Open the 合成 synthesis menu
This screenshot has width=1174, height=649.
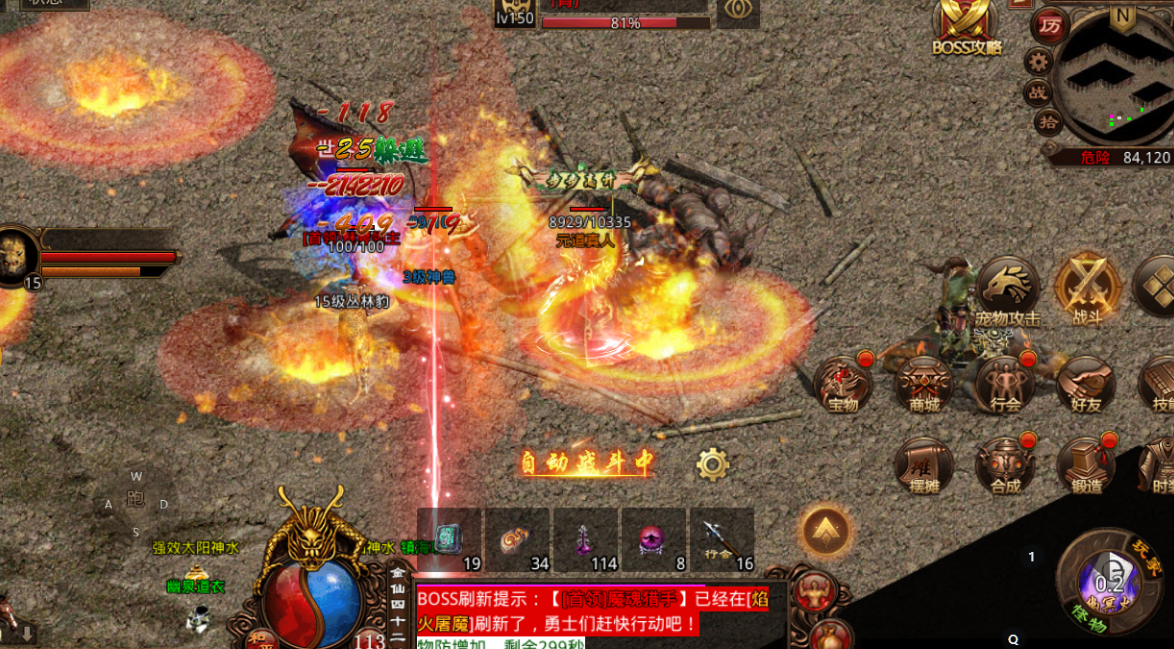pyautogui.click(x=1005, y=466)
